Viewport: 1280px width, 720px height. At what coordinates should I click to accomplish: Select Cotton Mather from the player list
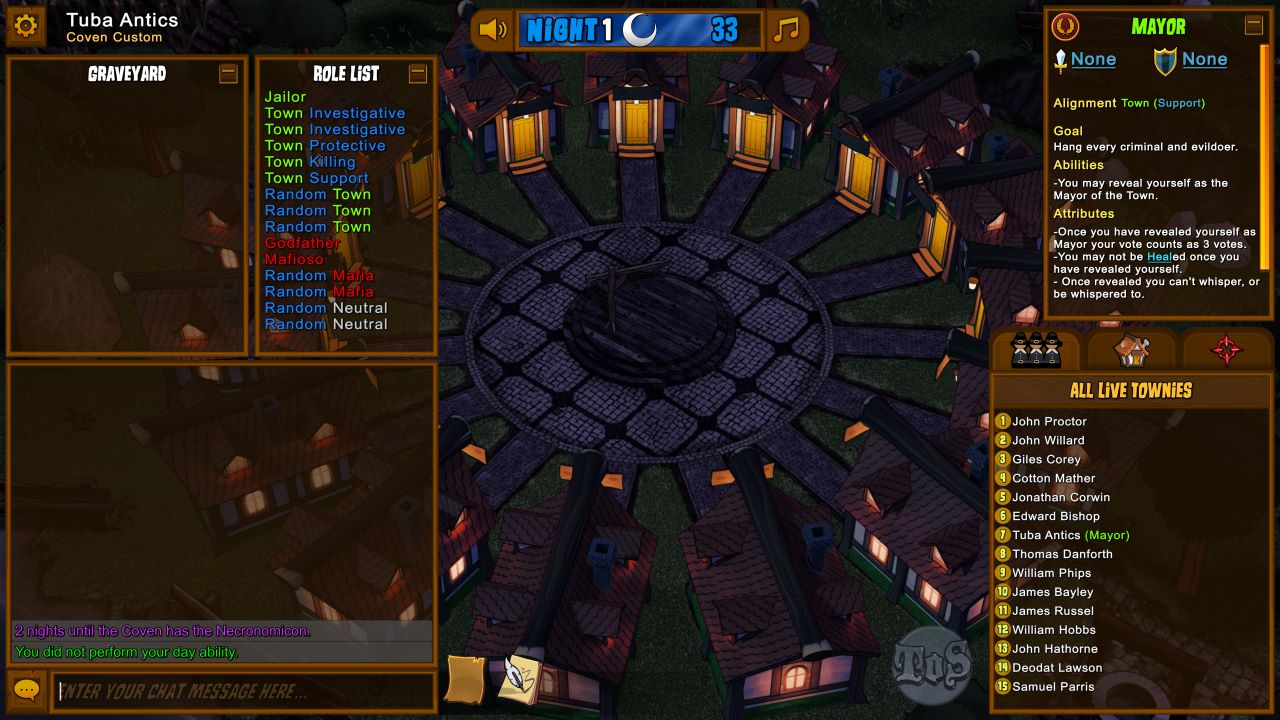[1053, 479]
